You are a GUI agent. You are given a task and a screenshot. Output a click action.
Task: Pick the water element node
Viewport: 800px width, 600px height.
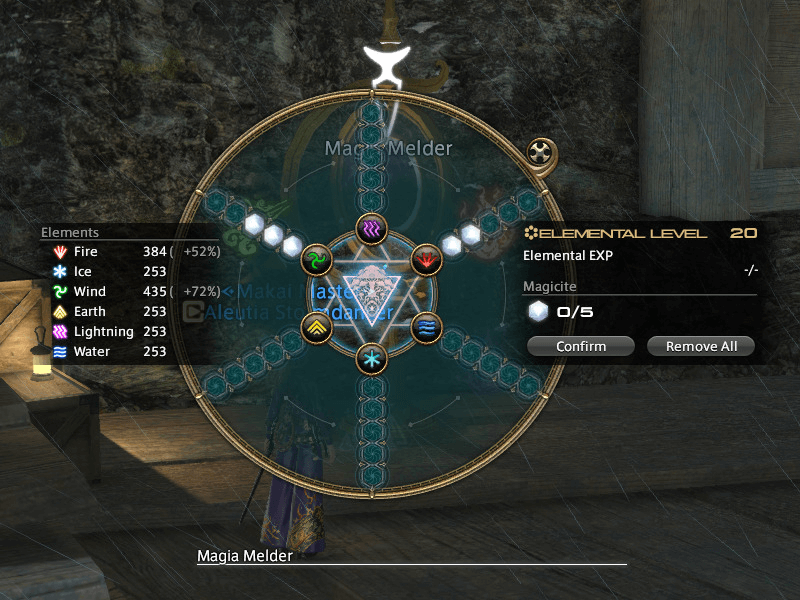pos(426,326)
